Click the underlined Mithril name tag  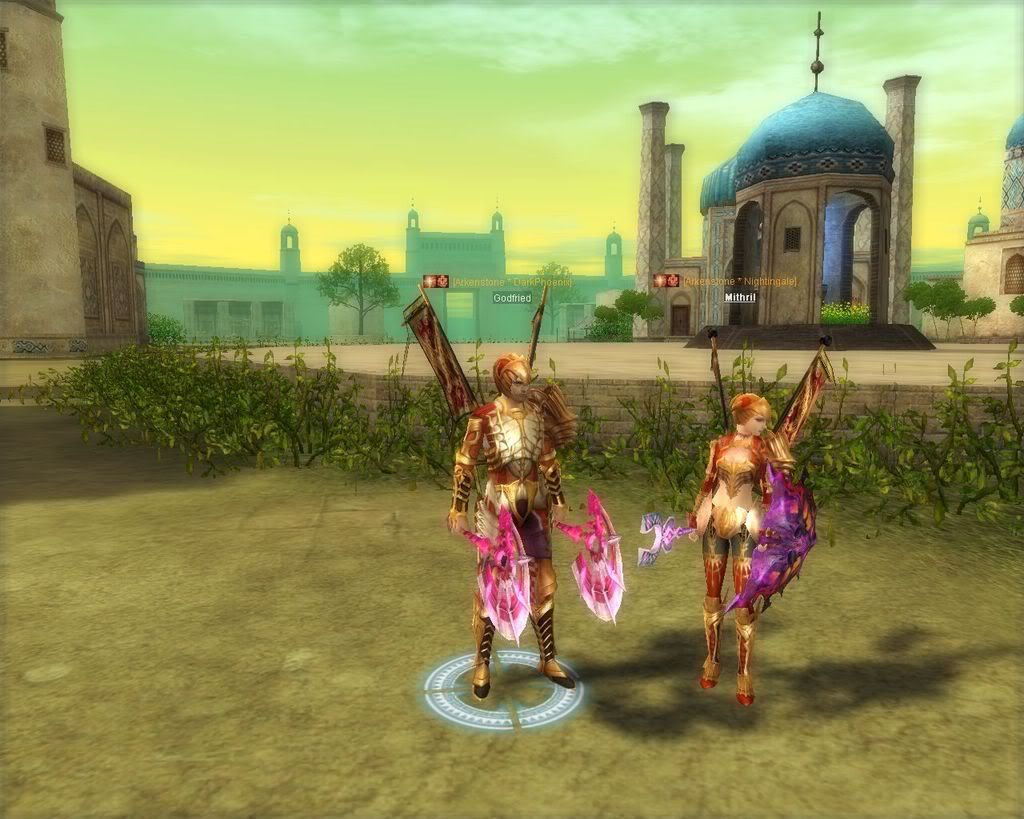pos(741,297)
